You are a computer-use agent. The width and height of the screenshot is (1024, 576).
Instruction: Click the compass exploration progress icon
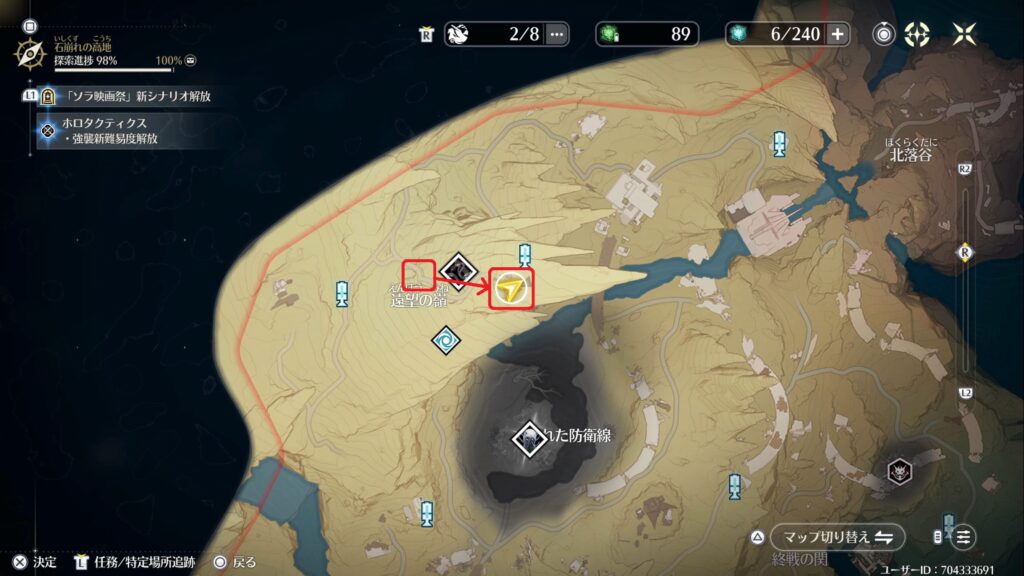[30, 51]
